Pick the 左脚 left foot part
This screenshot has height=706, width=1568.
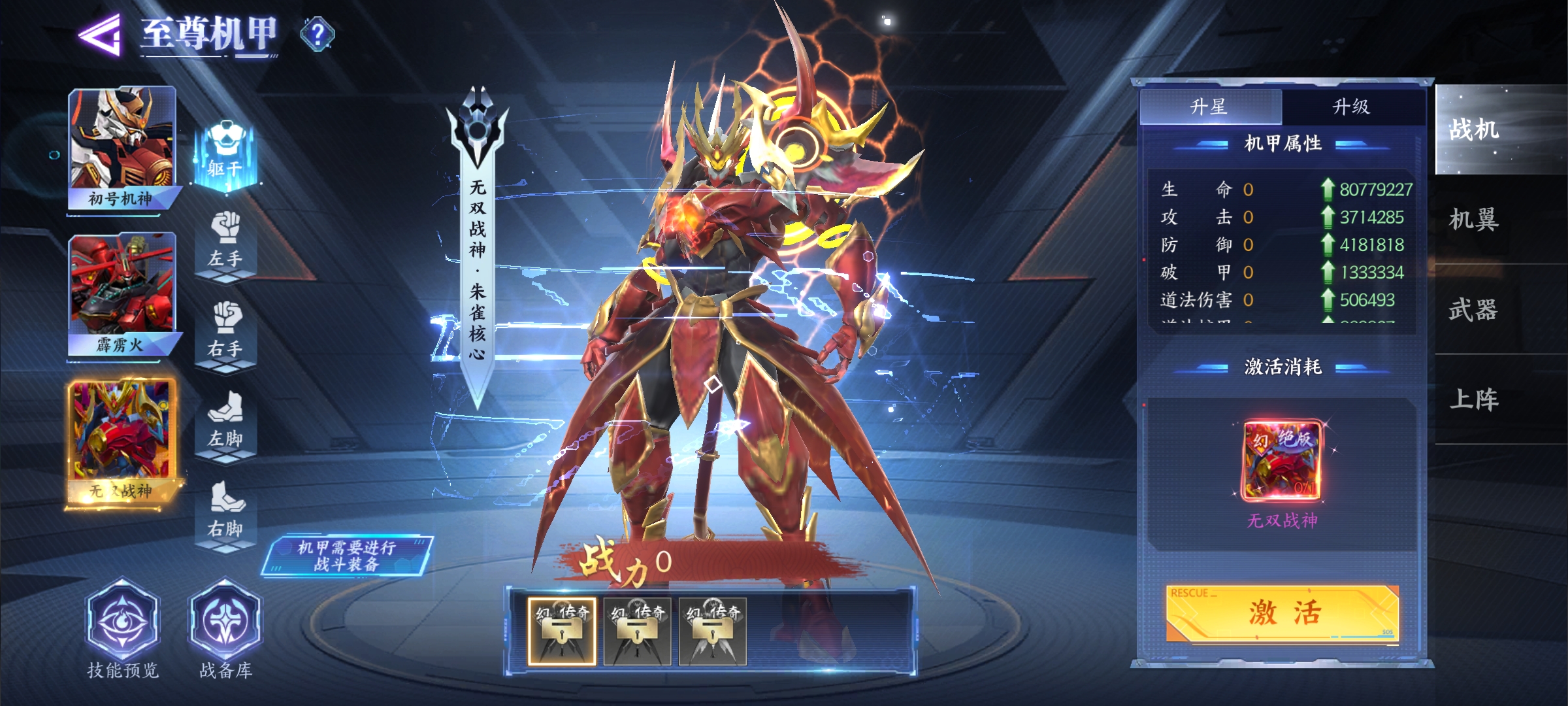click(225, 422)
